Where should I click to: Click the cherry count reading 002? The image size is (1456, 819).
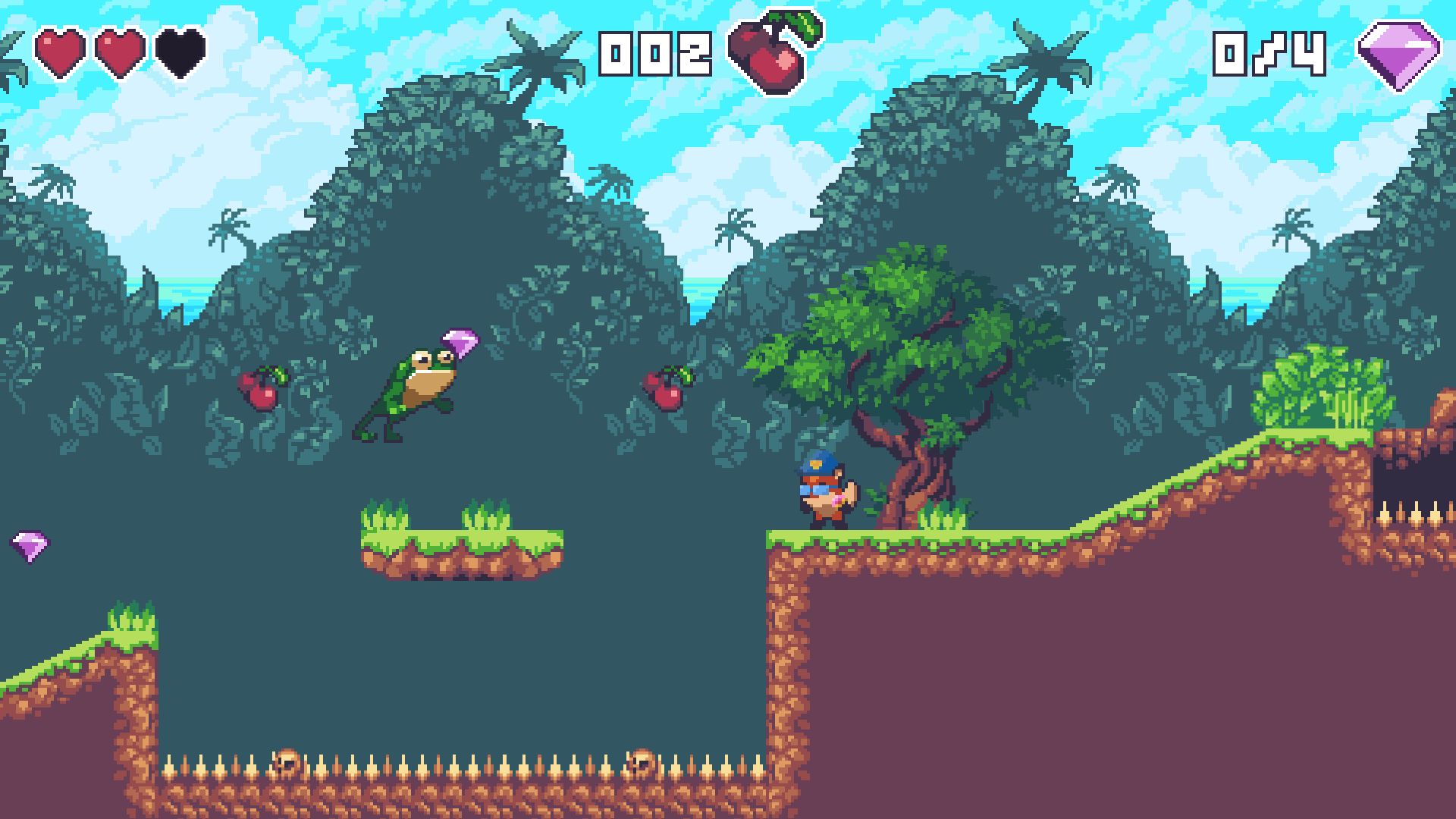pos(654,55)
